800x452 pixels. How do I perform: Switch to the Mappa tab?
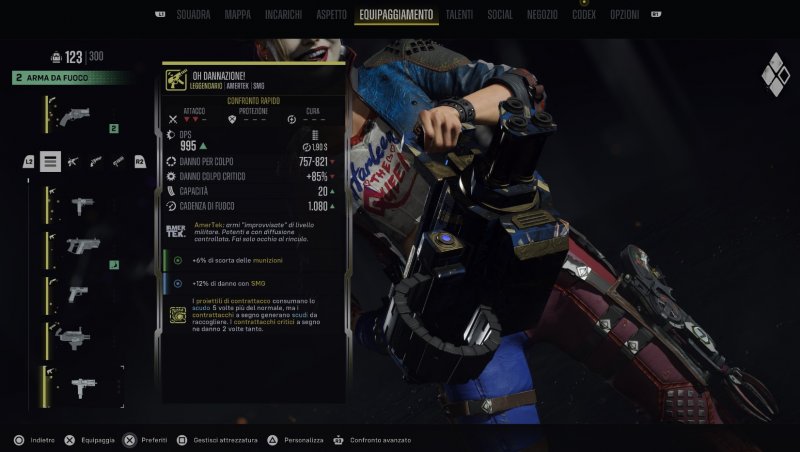[x=238, y=15]
